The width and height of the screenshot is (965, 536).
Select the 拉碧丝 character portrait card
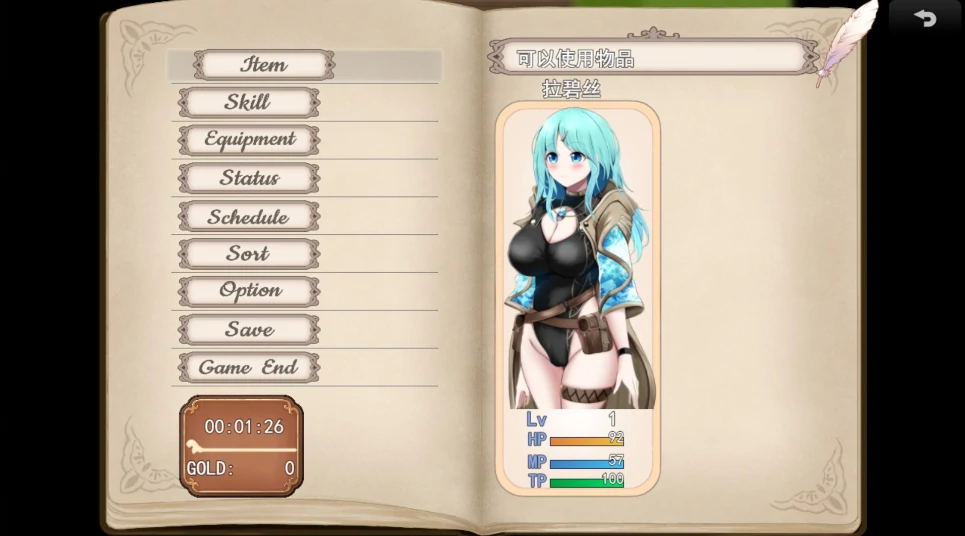click(577, 297)
